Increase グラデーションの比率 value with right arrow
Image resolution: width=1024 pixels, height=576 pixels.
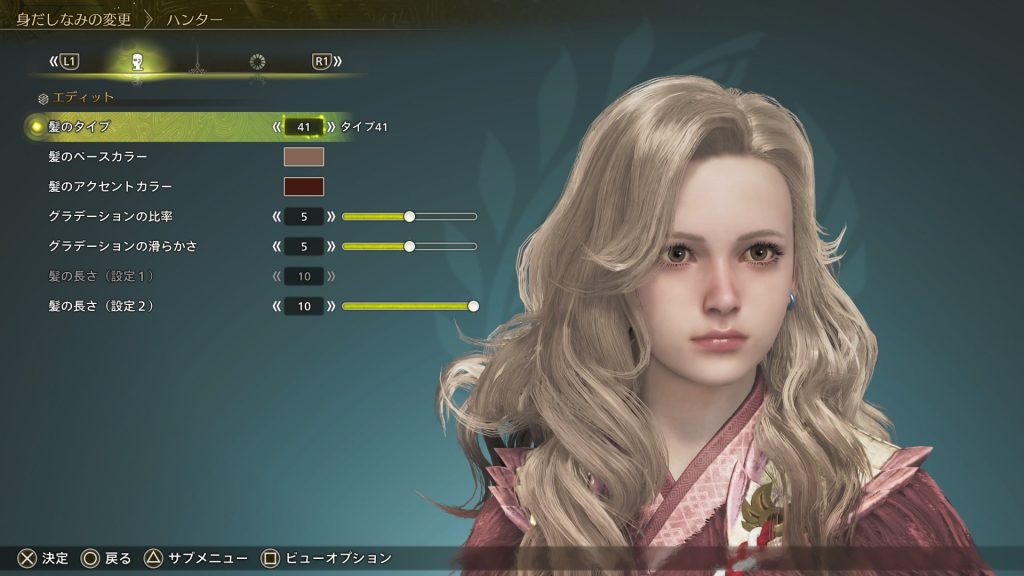pyautogui.click(x=331, y=216)
